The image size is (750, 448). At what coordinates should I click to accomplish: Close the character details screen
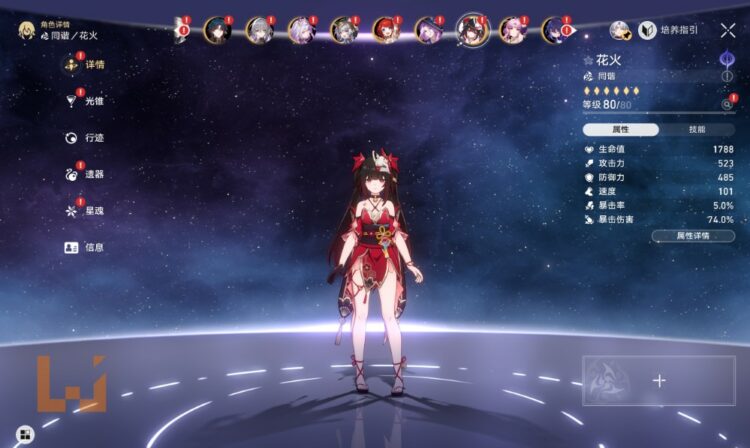[728, 31]
